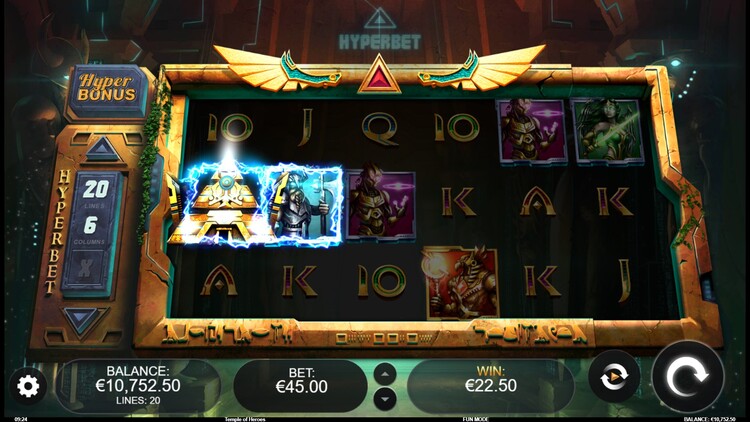Click the Hyperbet panel's down arrow
This screenshot has height=422, width=750.
pyautogui.click(x=84, y=319)
